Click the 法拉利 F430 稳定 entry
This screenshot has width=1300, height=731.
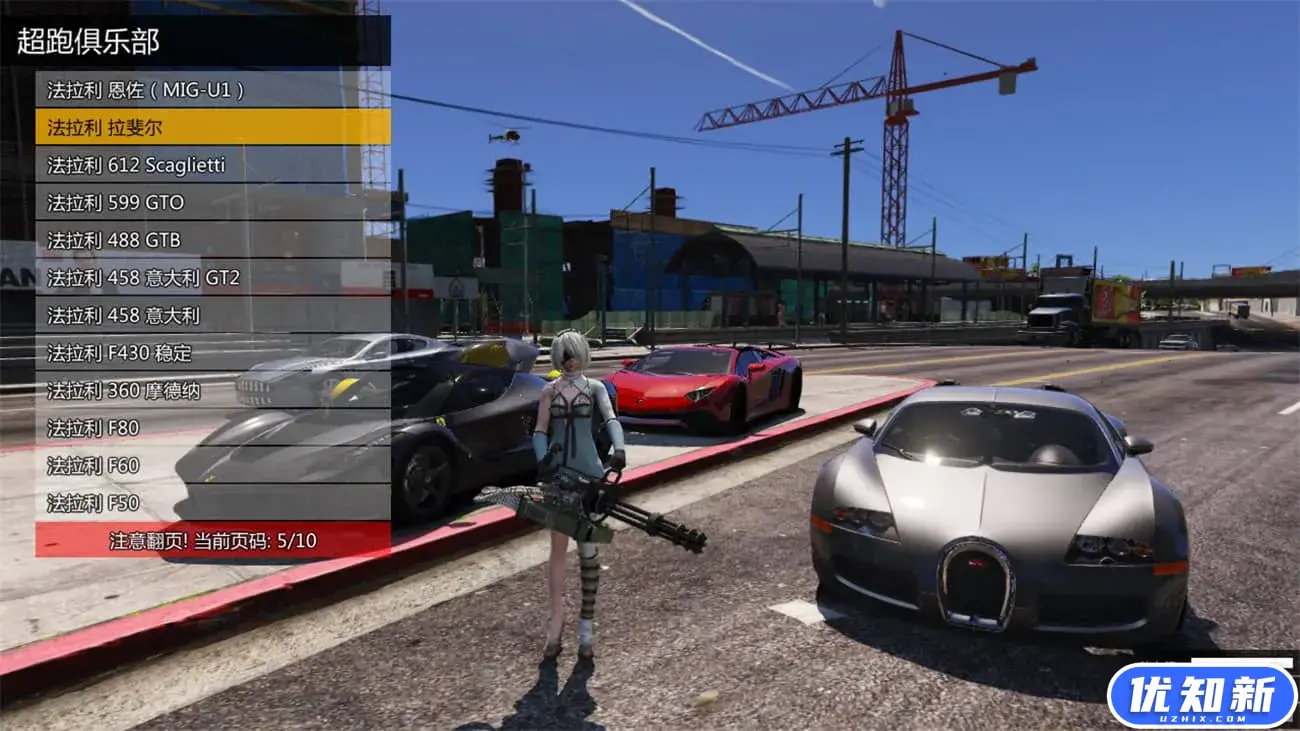tap(212, 353)
